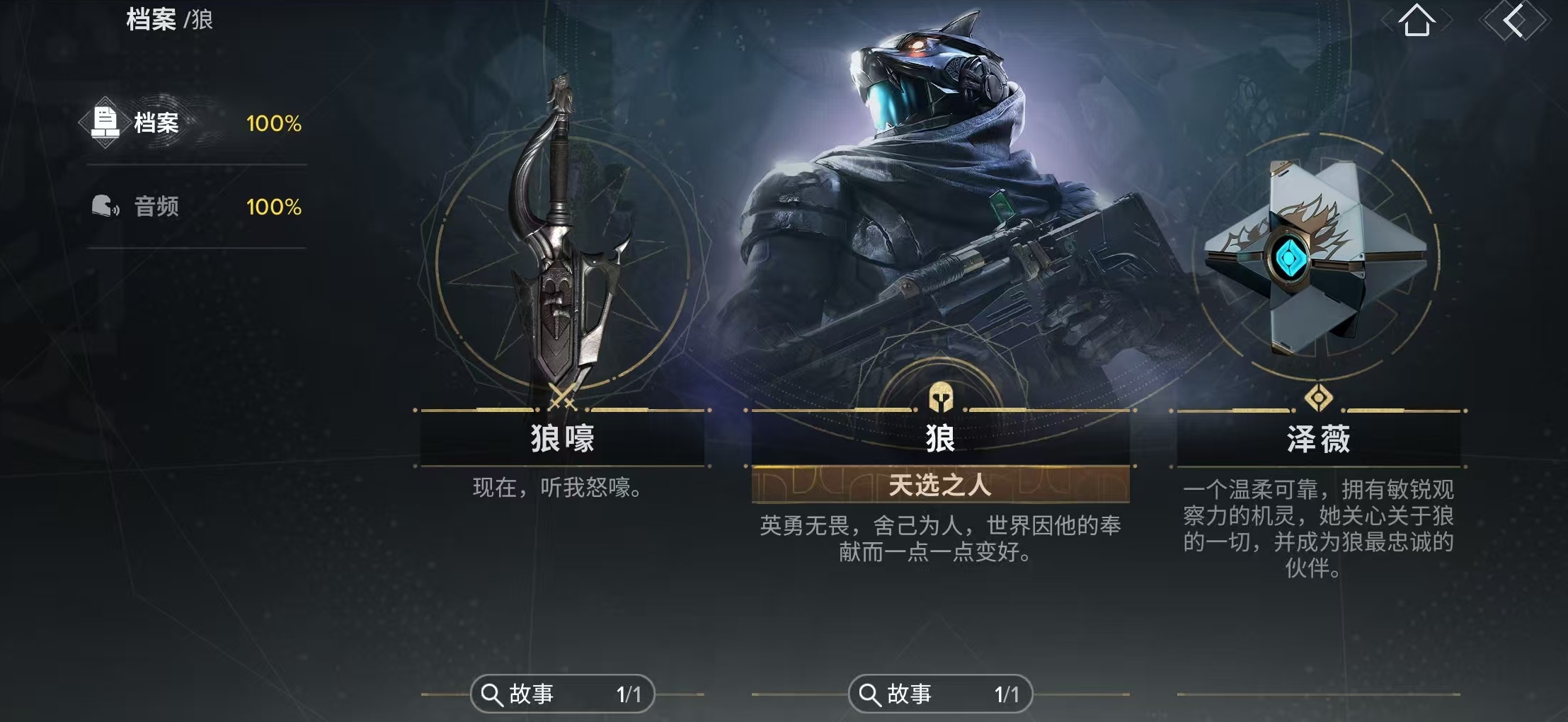Screen dimensions: 1568x722
Task: Open the 狼嚎 sword story entry
Action: point(563,694)
